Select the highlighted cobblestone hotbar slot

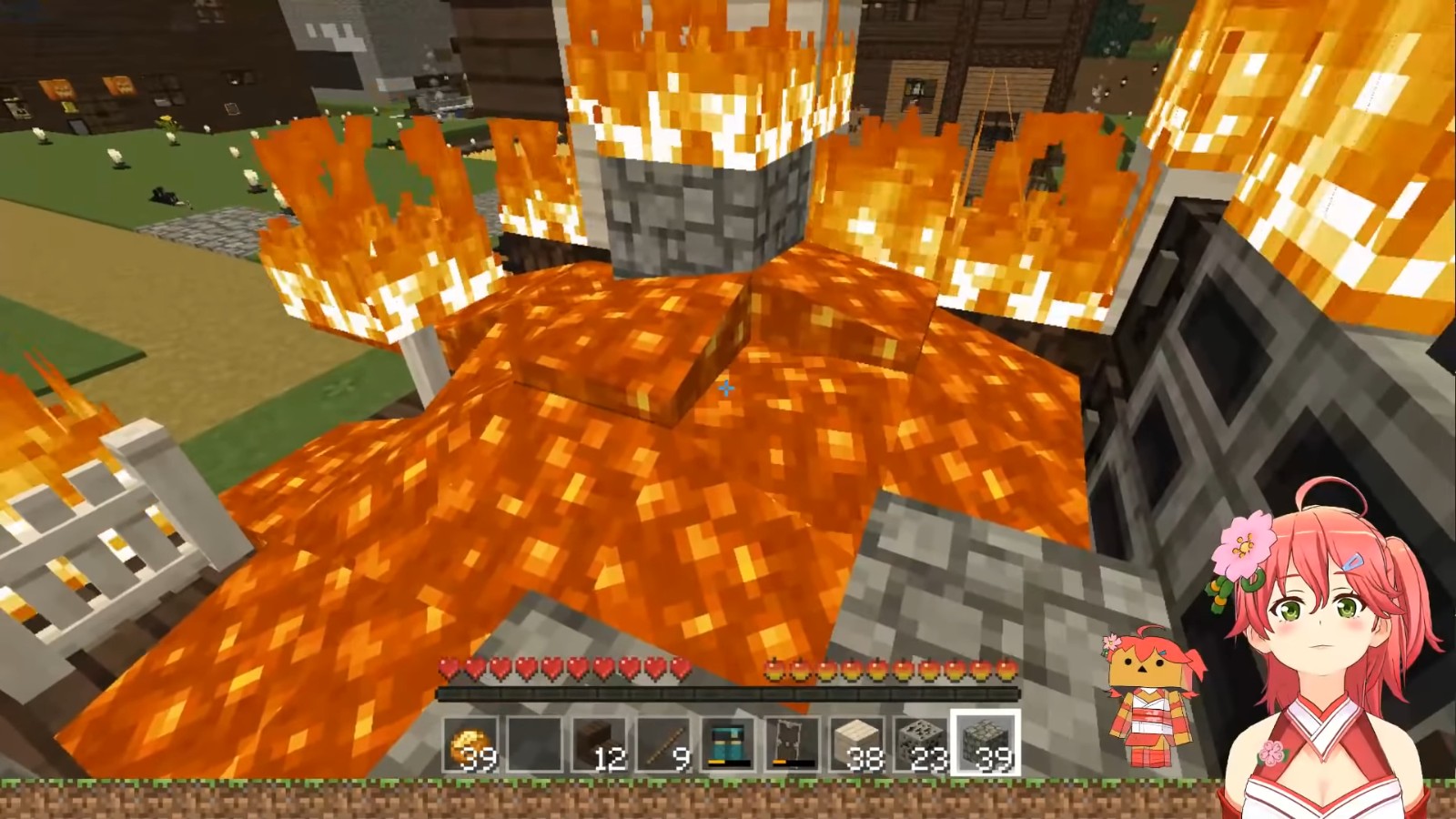[985, 744]
